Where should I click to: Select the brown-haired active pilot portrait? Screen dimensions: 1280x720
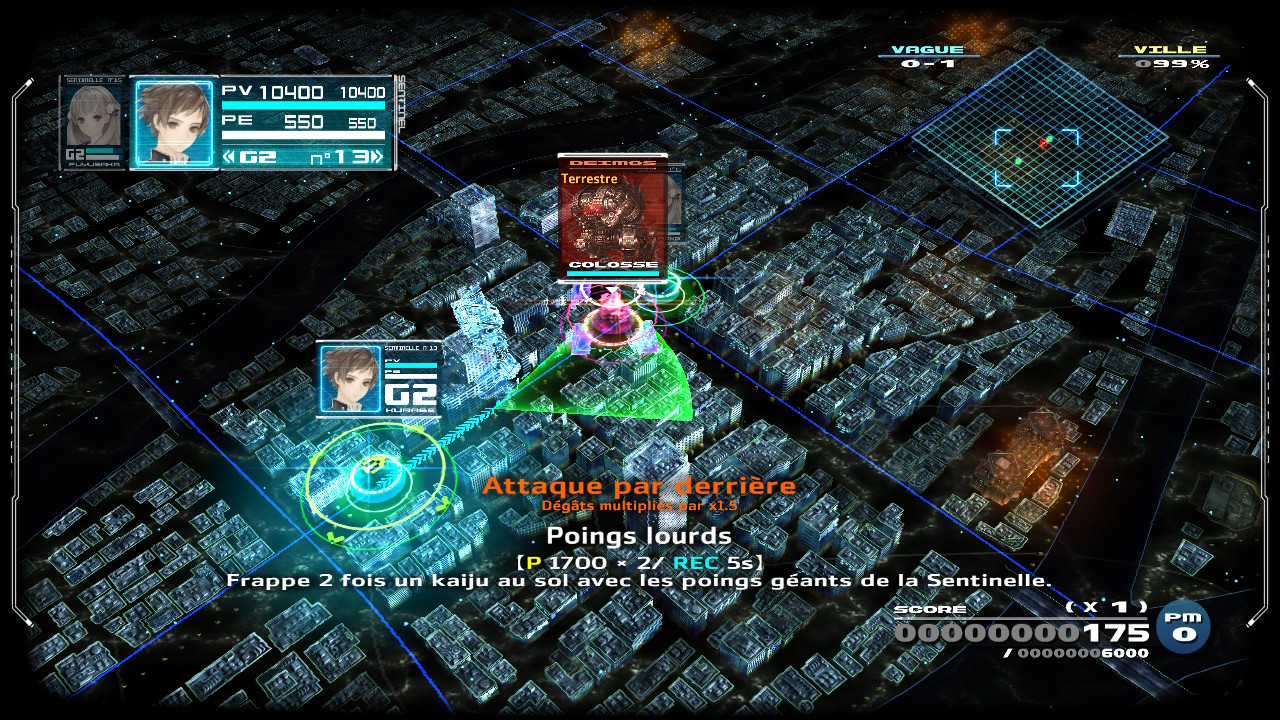point(173,122)
